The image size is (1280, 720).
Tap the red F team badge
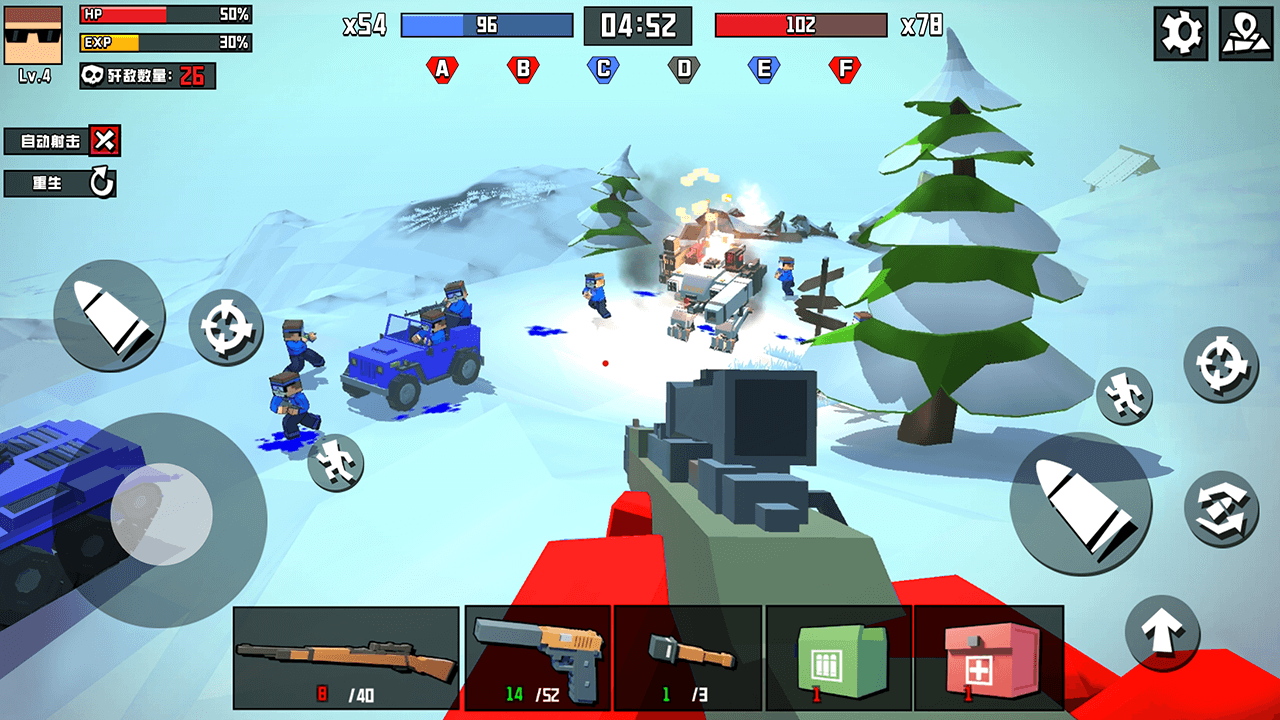tap(844, 68)
